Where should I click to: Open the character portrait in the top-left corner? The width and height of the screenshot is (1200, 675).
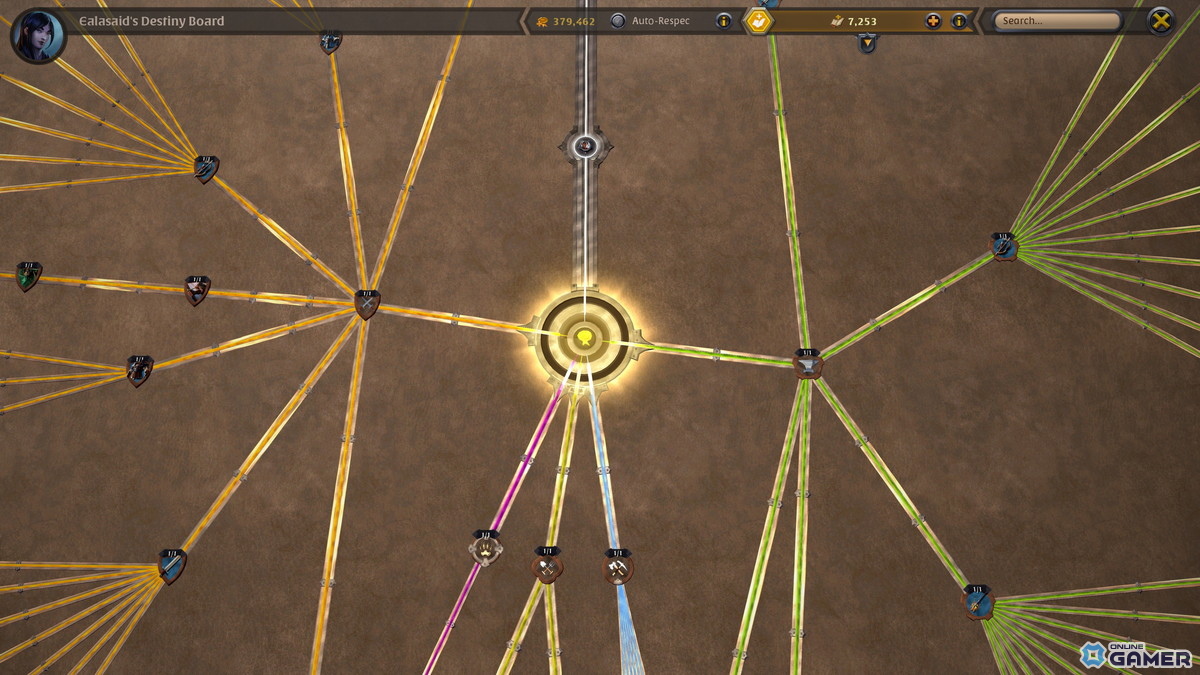pyautogui.click(x=38, y=35)
